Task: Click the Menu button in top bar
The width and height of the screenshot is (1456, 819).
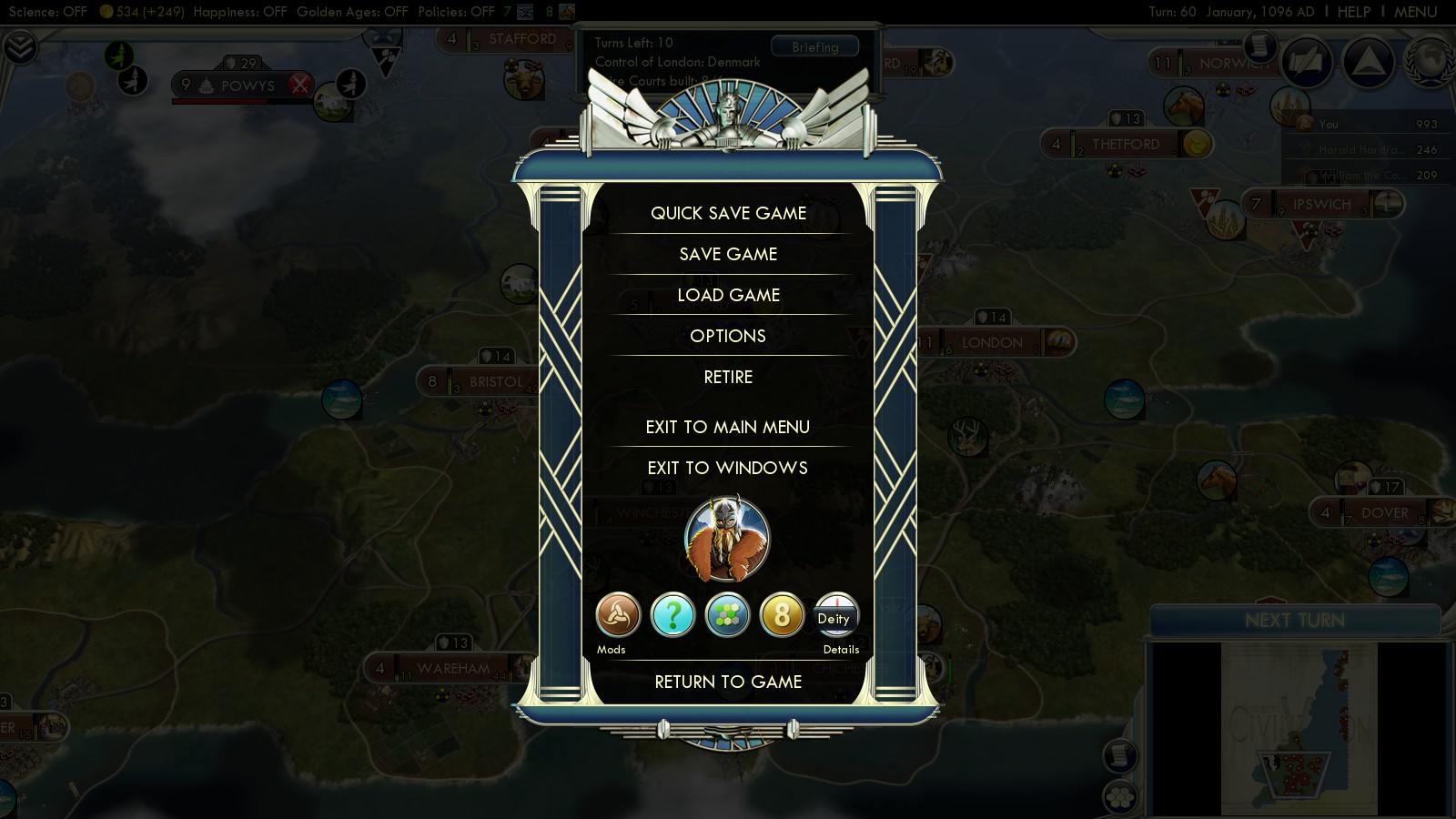Action: tap(1415, 12)
